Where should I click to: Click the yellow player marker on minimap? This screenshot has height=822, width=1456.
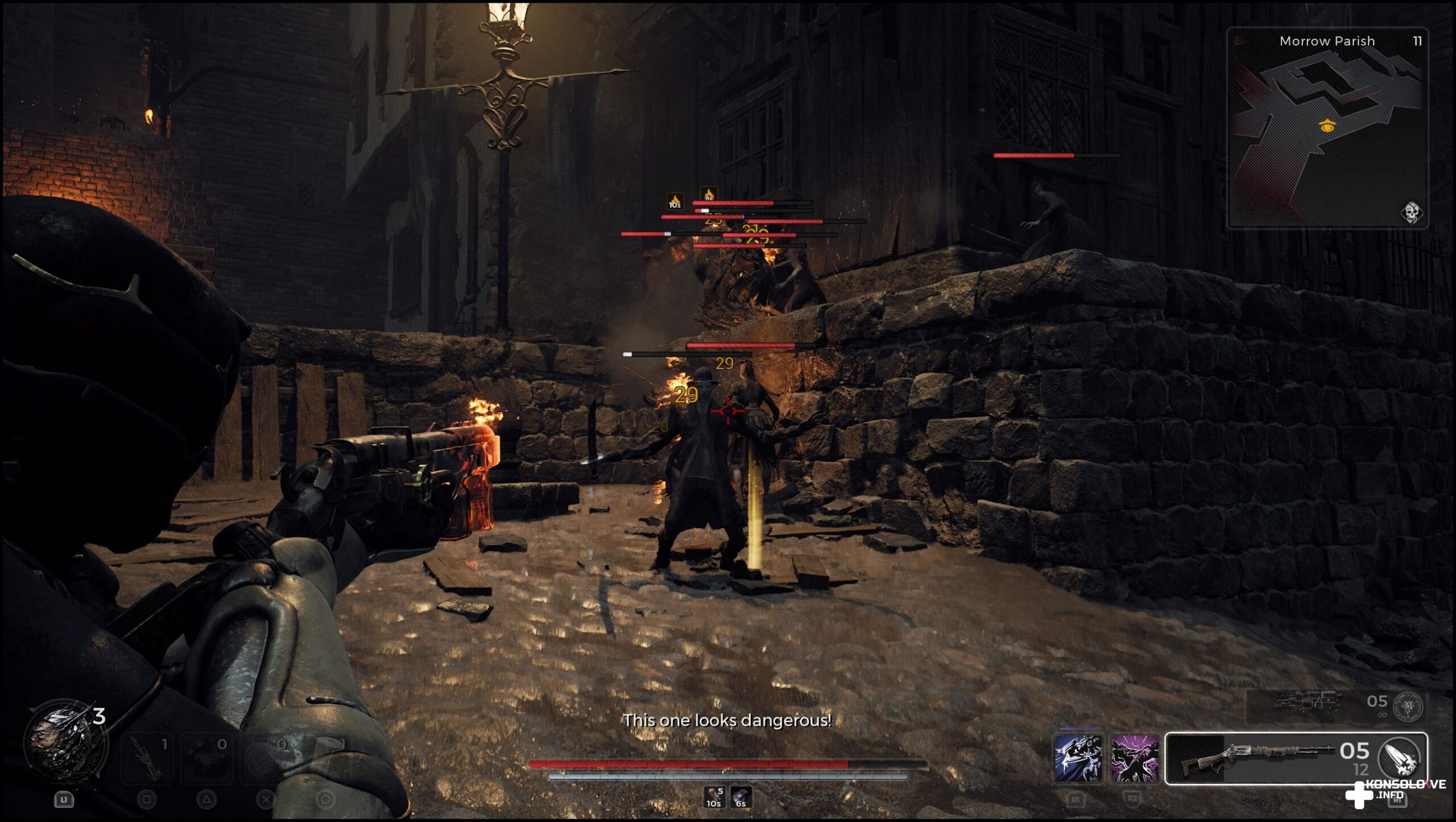click(x=1326, y=126)
